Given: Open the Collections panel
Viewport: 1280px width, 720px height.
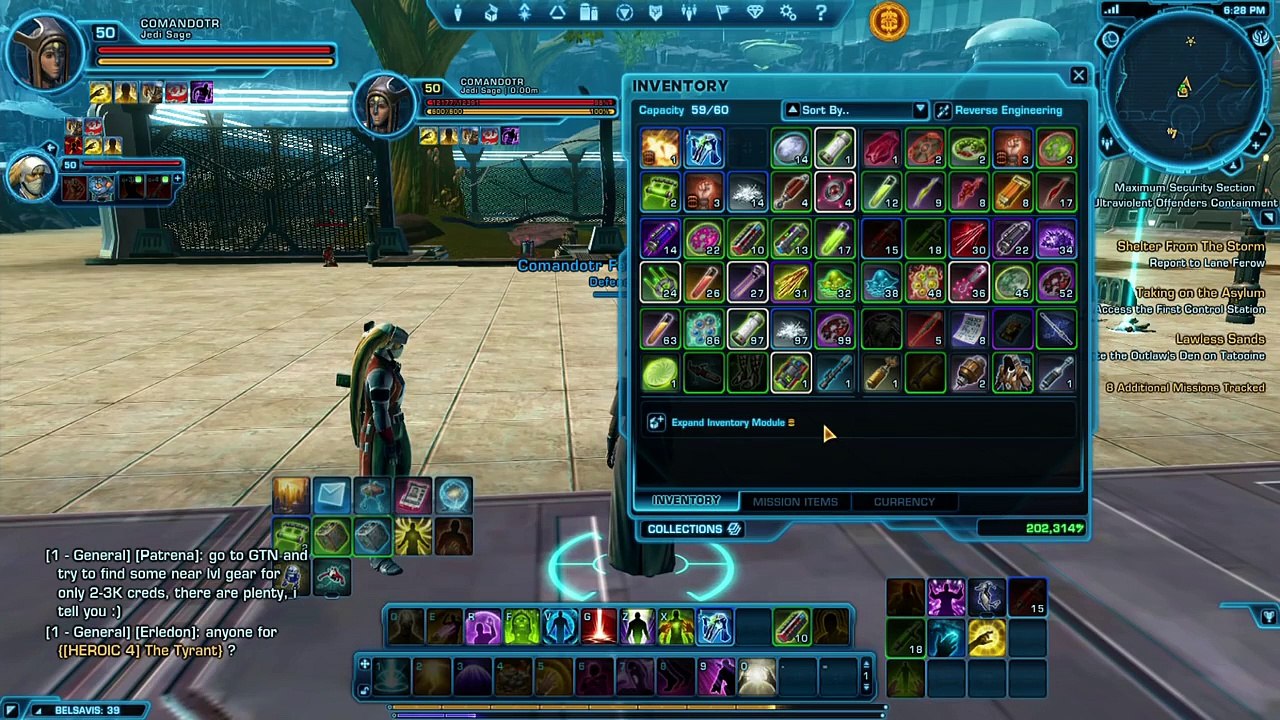Looking at the screenshot, I should (x=693, y=529).
